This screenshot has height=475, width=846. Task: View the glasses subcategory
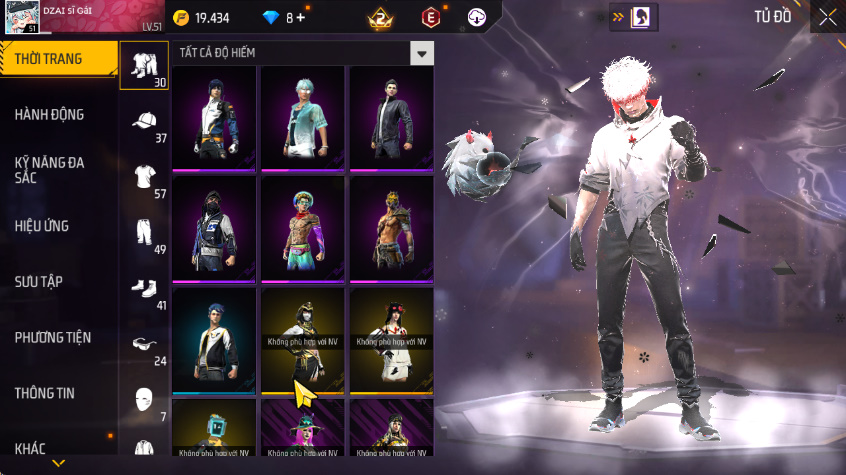144,346
